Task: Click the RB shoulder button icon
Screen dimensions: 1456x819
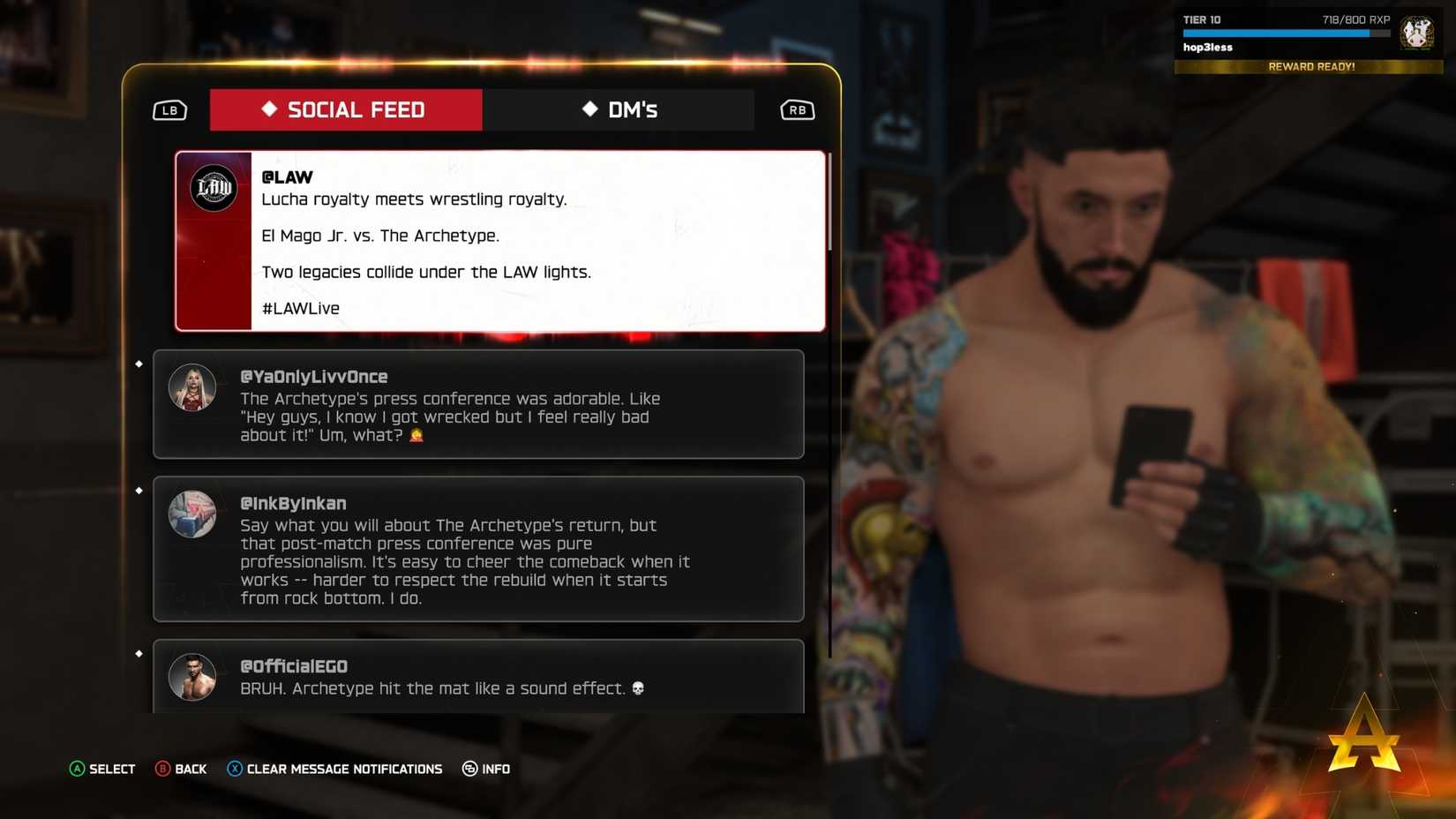Action: (x=797, y=109)
